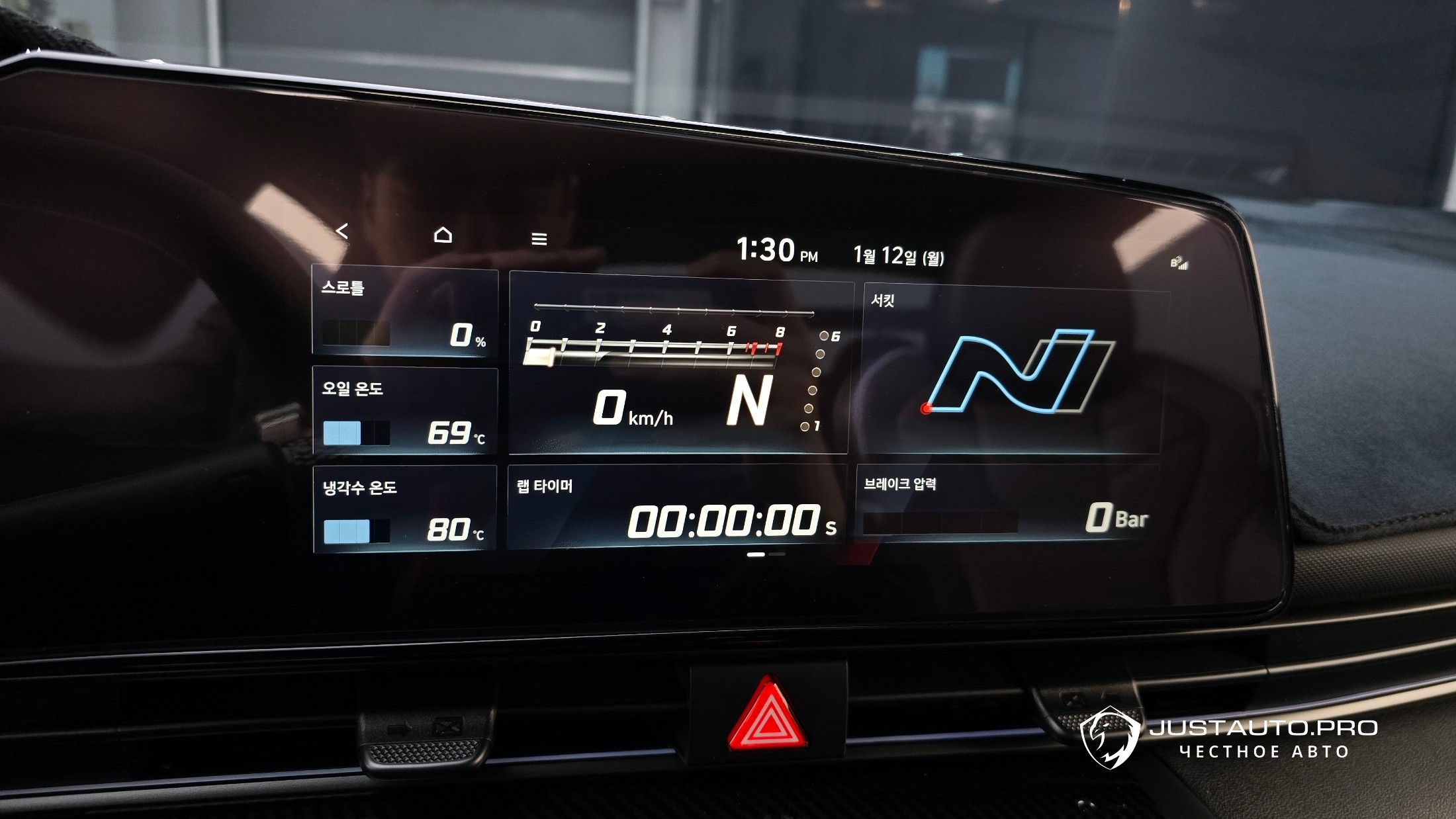Tap the 냉각수 온도 coolant temperature widget
1456x819 pixels.
pos(405,509)
